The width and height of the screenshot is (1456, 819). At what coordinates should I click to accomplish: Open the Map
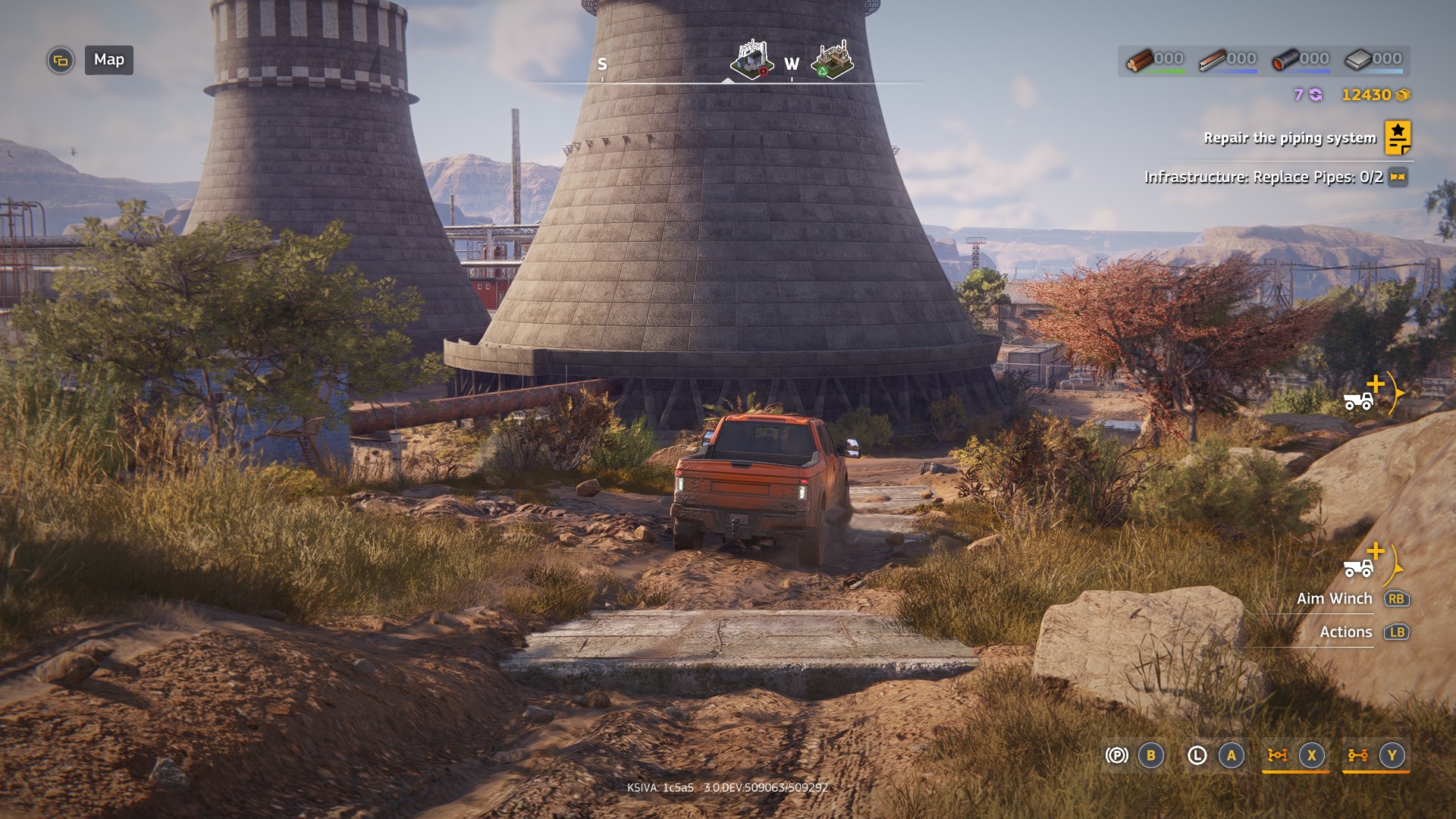pos(108,60)
